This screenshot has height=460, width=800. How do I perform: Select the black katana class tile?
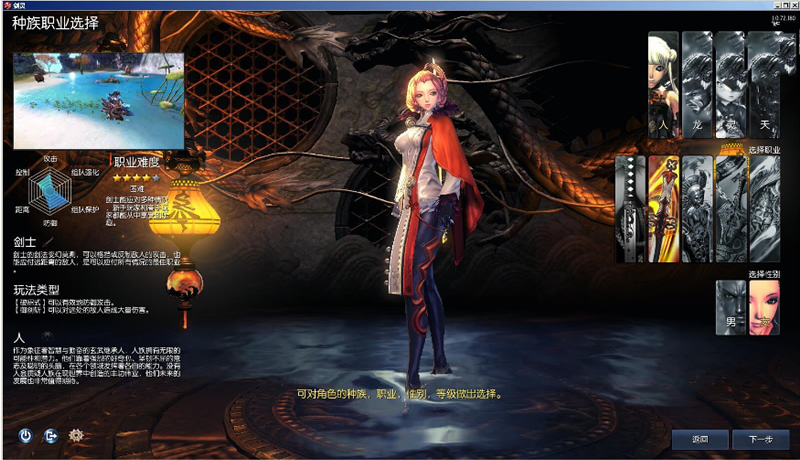click(630, 208)
